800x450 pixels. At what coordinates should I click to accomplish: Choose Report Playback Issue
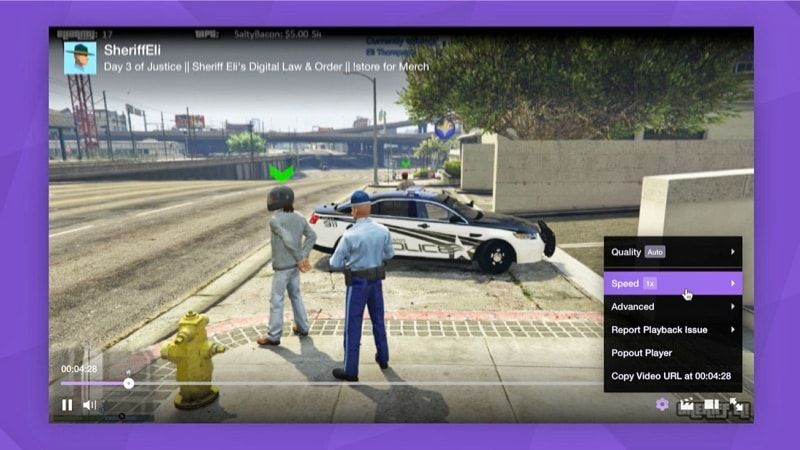pos(672,330)
